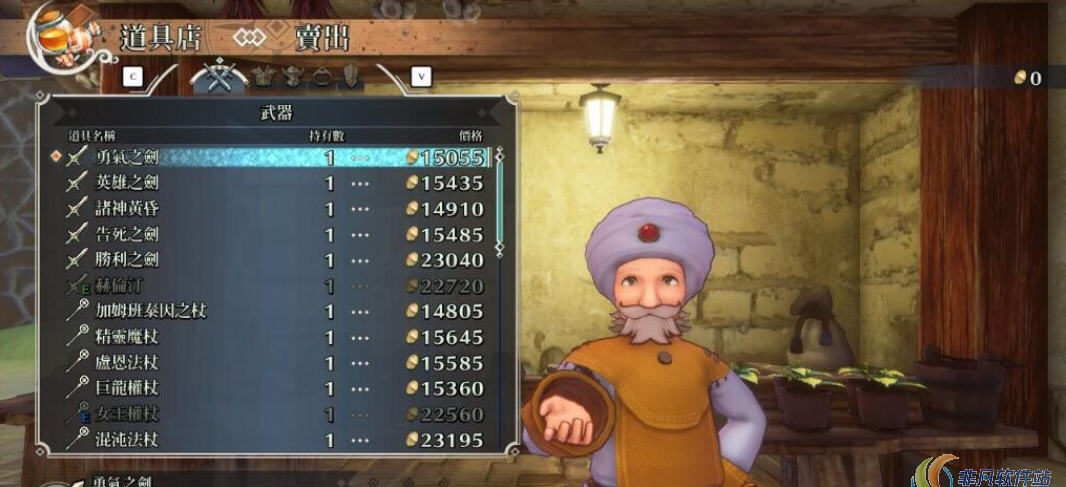Click the weapon list scrollbar
This screenshot has height=487, width=1066.
click(x=500, y=200)
